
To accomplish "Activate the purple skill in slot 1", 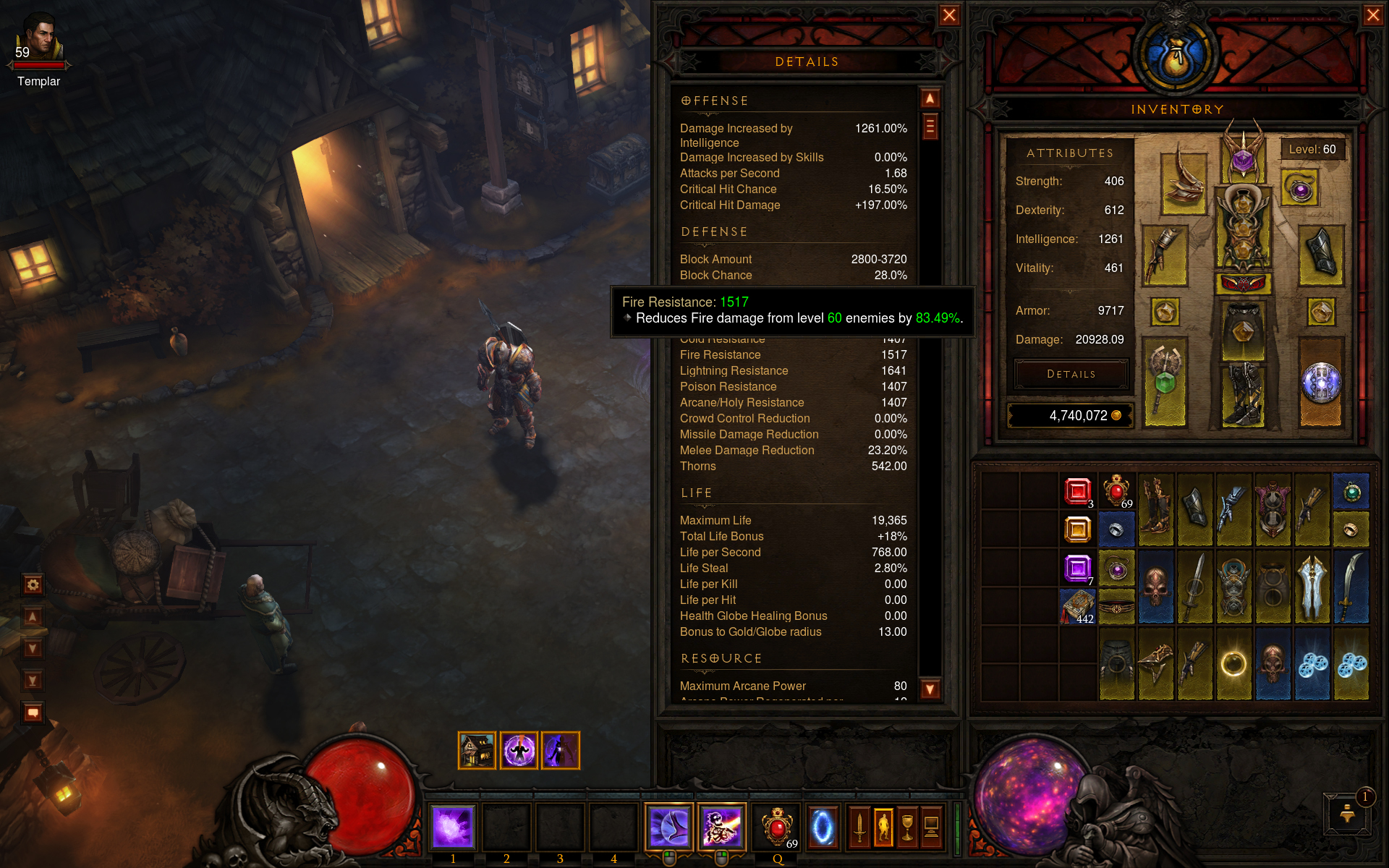I will [x=453, y=826].
